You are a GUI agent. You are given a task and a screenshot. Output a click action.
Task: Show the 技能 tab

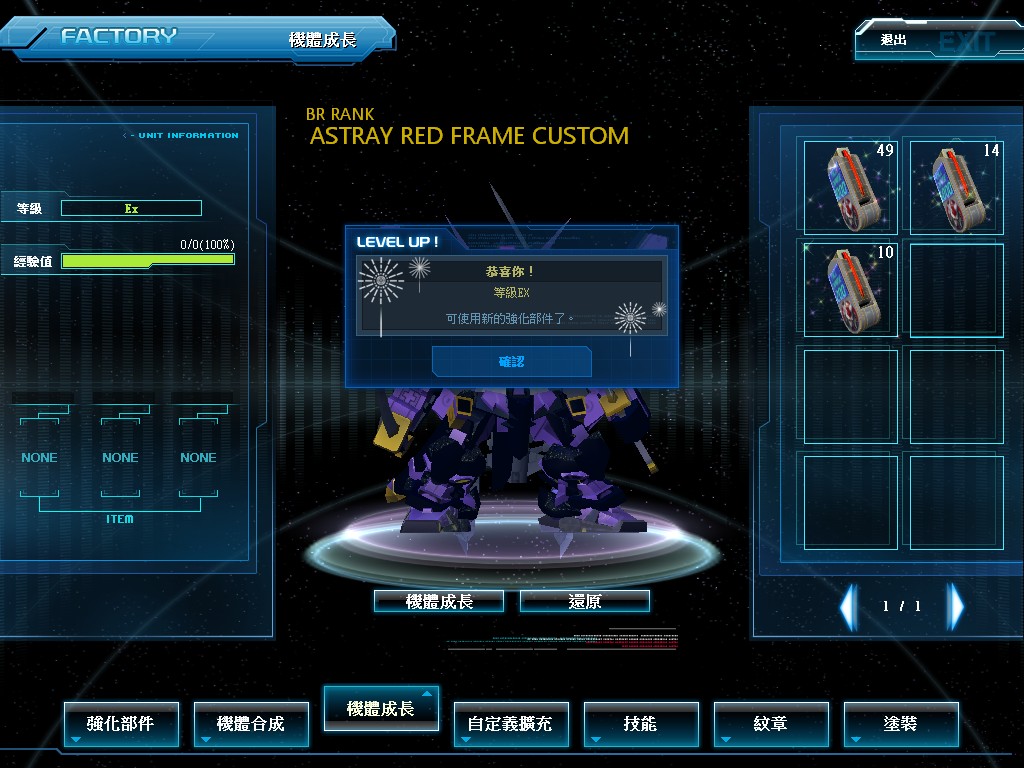point(640,723)
